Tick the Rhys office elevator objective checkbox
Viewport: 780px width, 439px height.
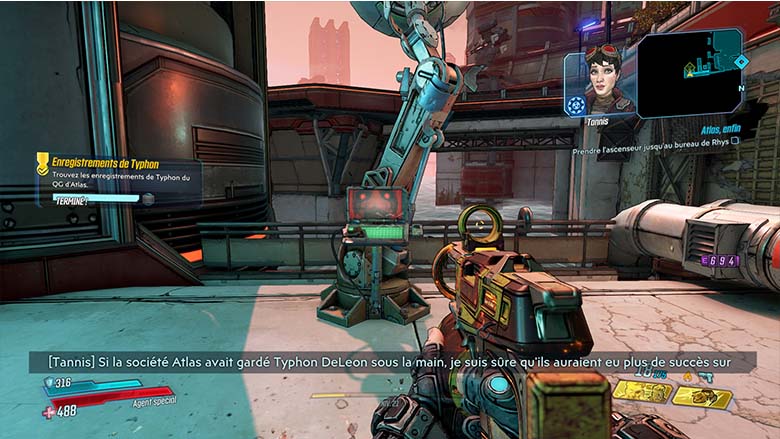pos(735,141)
